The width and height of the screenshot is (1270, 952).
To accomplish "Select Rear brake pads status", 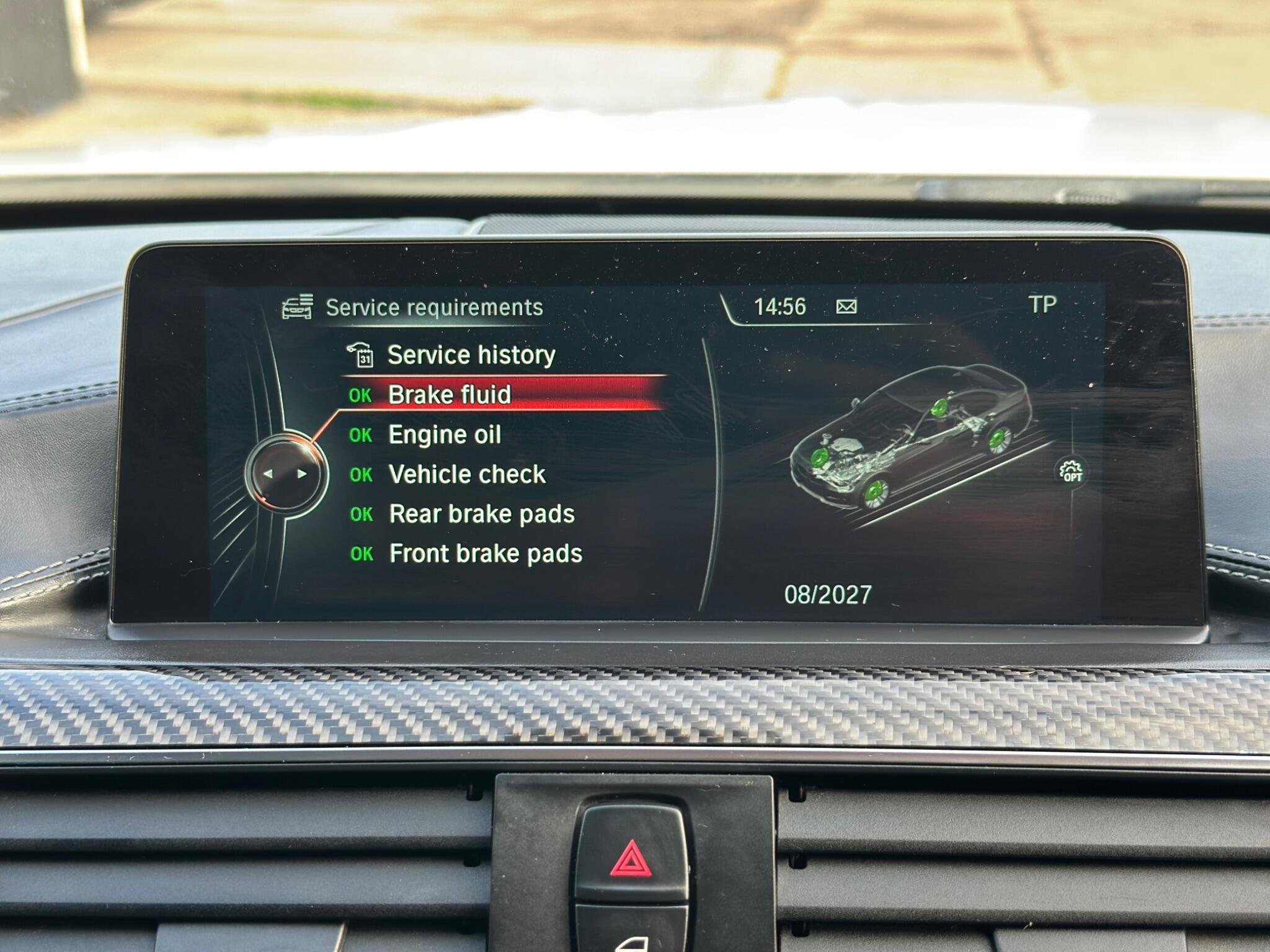I will [481, 514].
